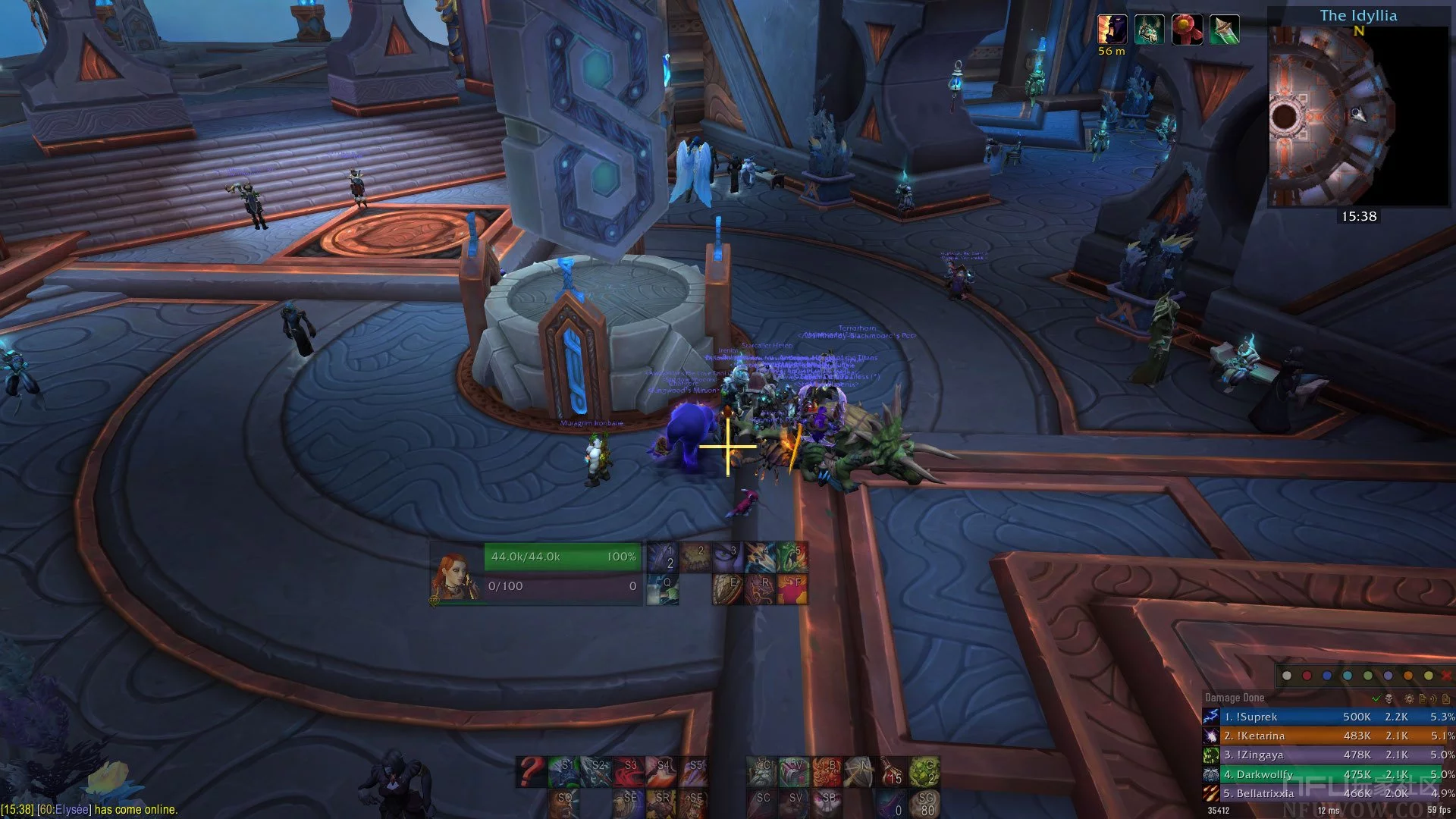Click the 15:38 clock under the minimap
Image resolution: width=1456 pixels, height=819 pixels.
1358,216
